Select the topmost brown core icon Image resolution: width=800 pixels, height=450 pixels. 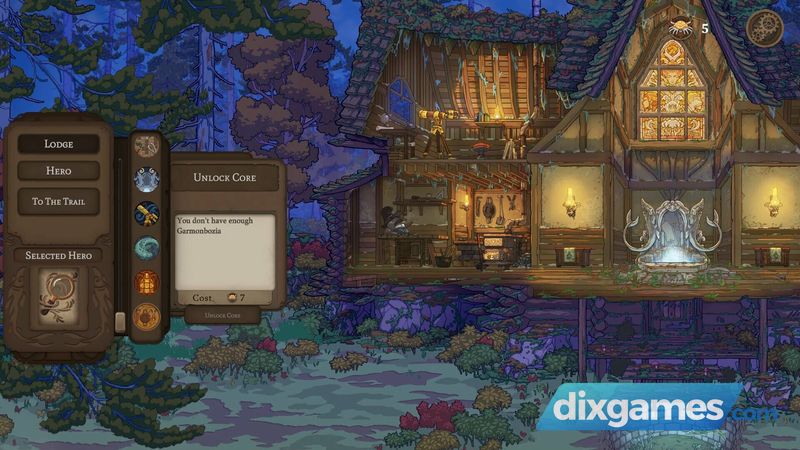147,146
